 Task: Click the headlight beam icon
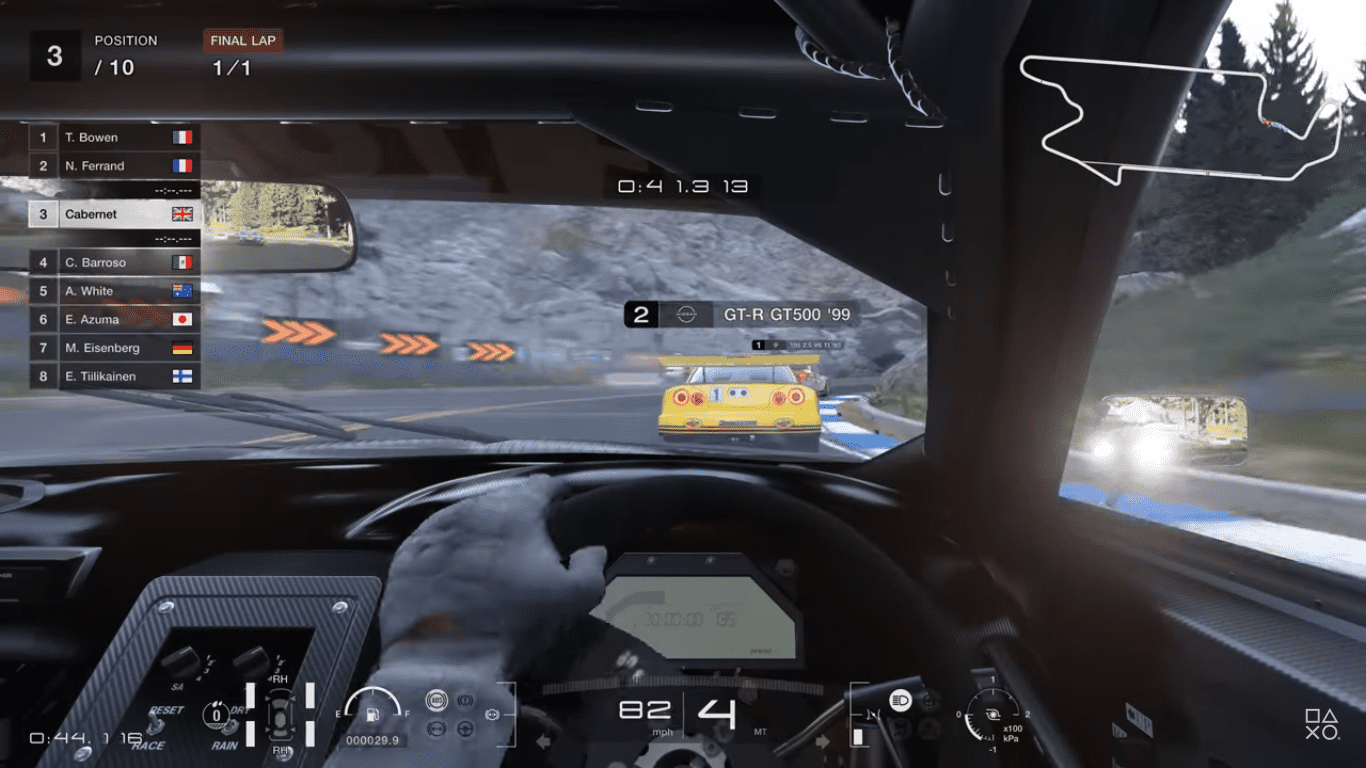[x=900, y=699]
